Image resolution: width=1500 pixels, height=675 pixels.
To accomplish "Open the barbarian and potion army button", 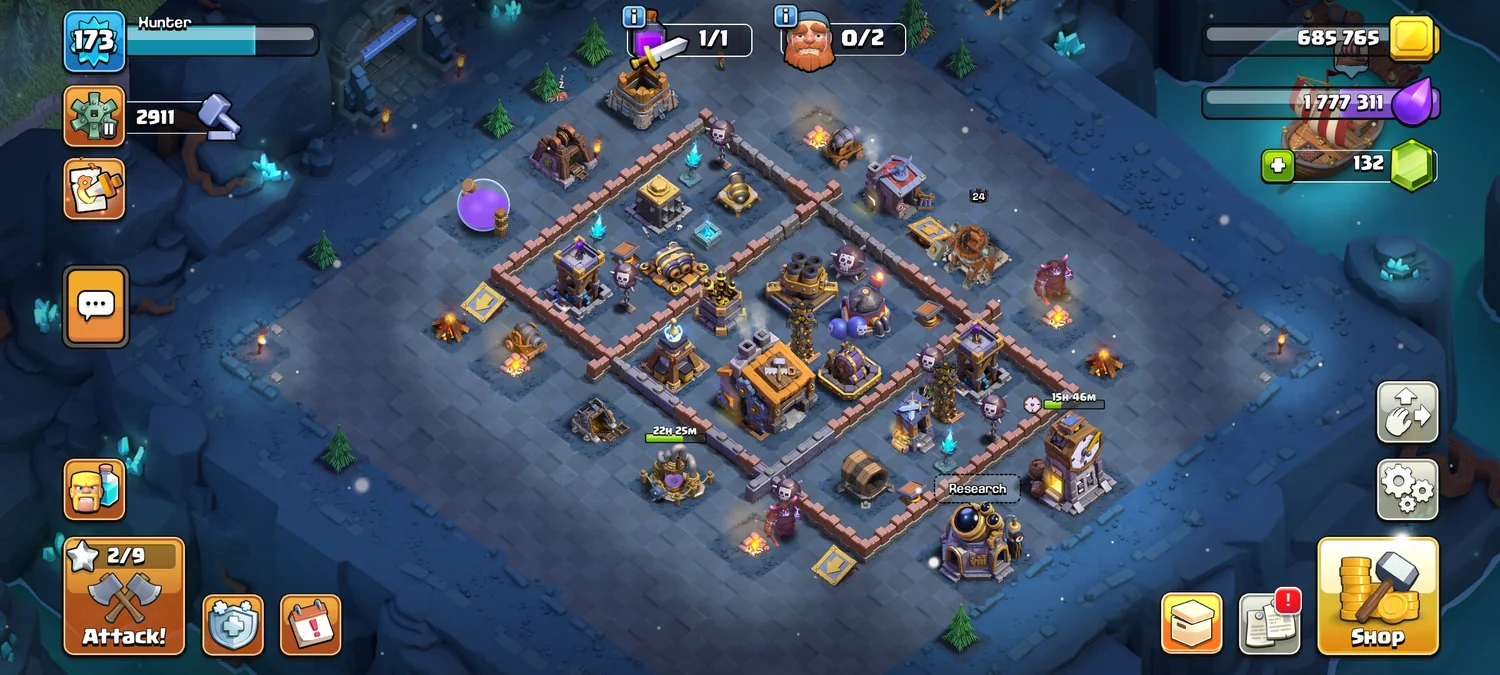I will coord(95,489).
